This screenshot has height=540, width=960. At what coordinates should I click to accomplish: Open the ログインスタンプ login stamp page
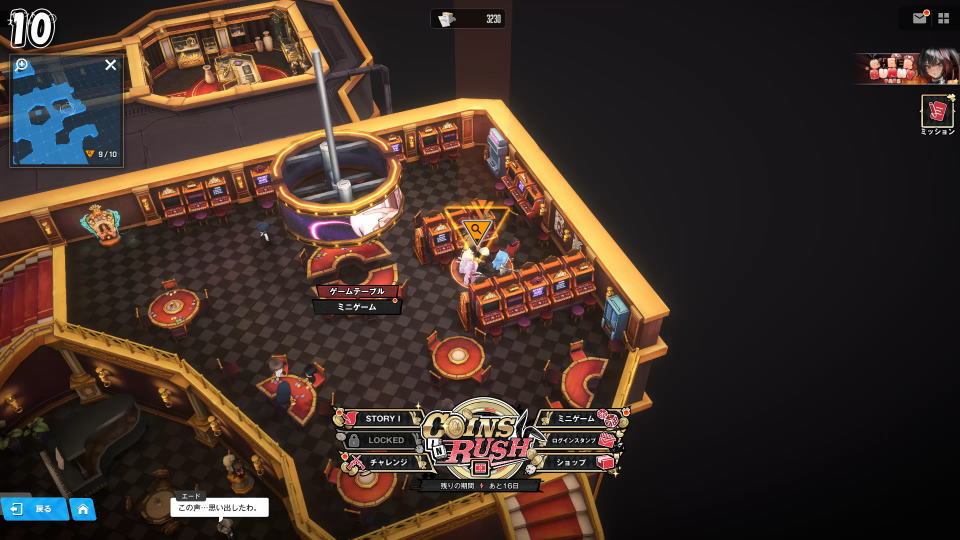[x=580, y=440]
